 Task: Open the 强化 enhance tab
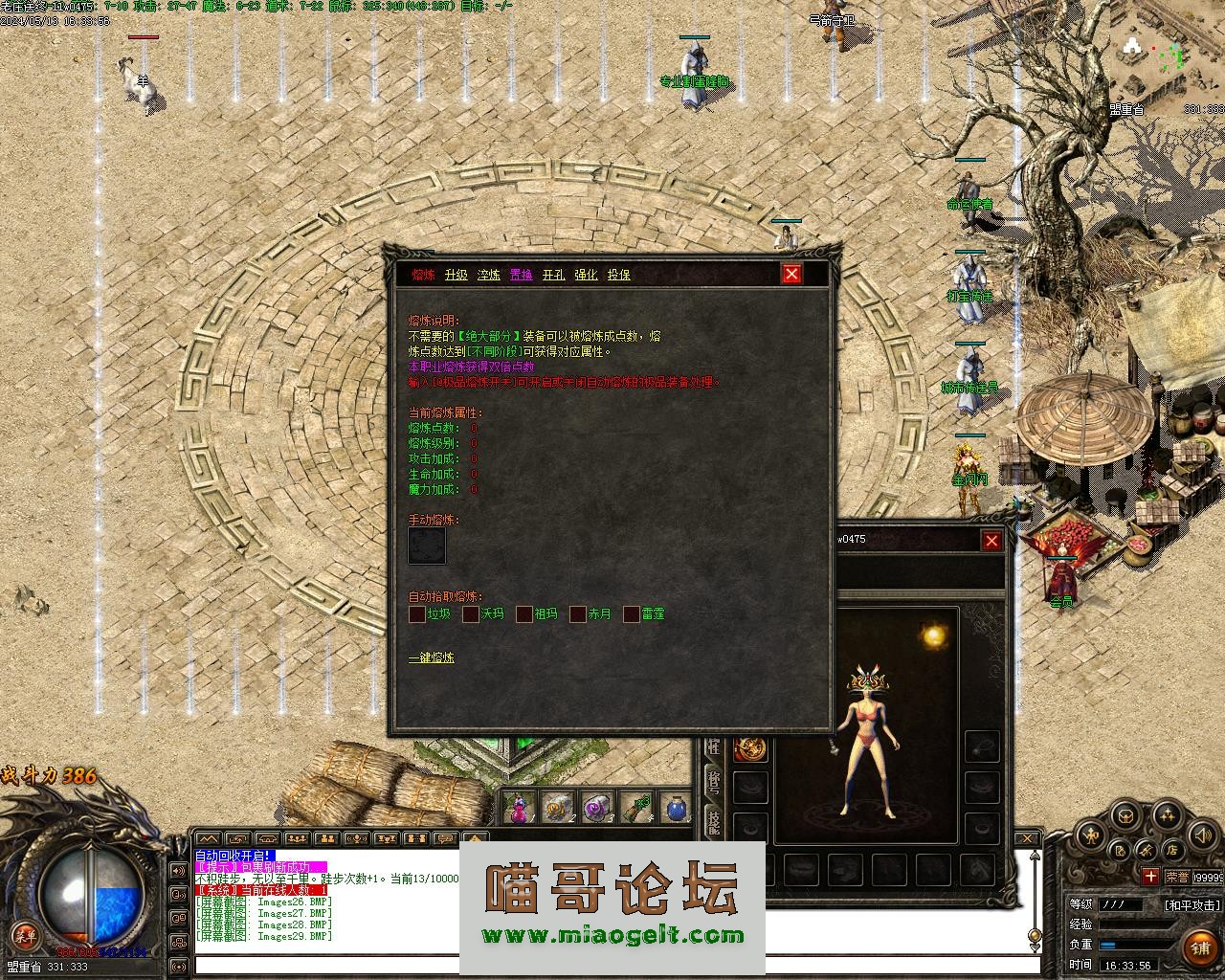coord(586,275)
